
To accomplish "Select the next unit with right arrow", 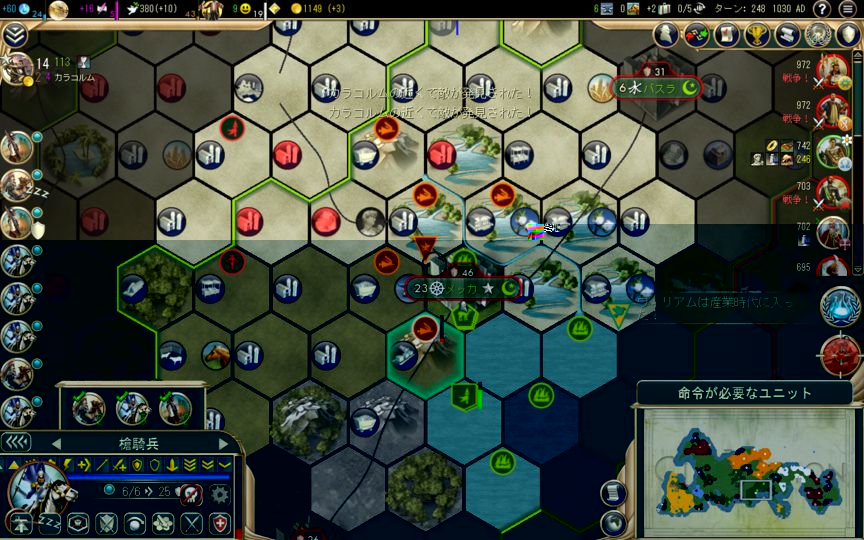I will pos(223,443).
